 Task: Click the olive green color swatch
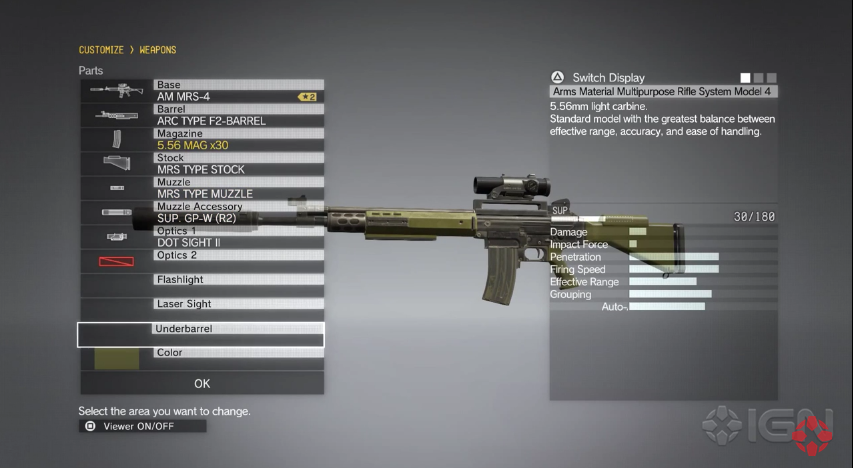[x=117, y=358]
